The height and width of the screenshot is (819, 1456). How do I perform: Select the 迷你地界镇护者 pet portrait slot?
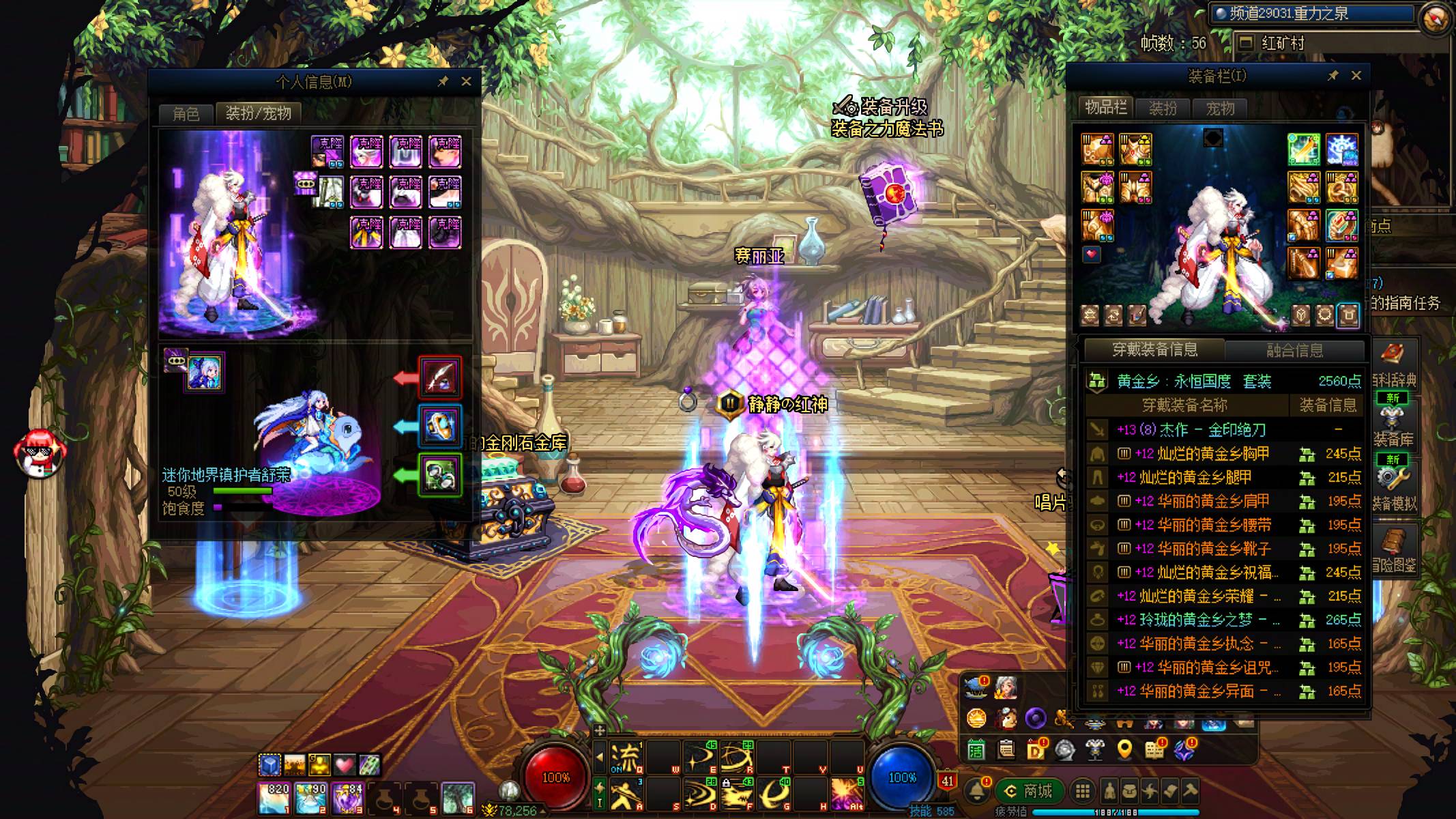click(205, 373)
